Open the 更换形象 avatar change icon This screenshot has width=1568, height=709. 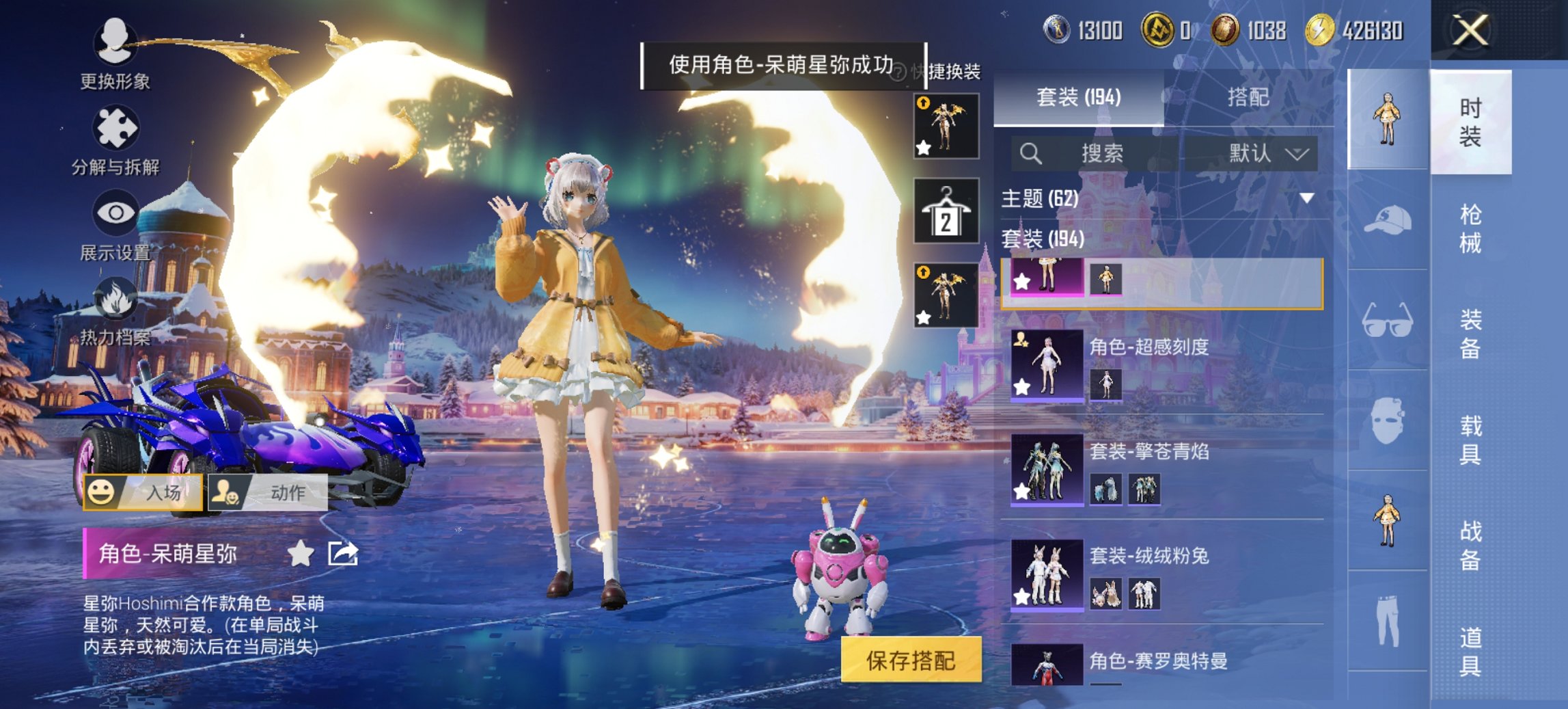tap(115, 42)
